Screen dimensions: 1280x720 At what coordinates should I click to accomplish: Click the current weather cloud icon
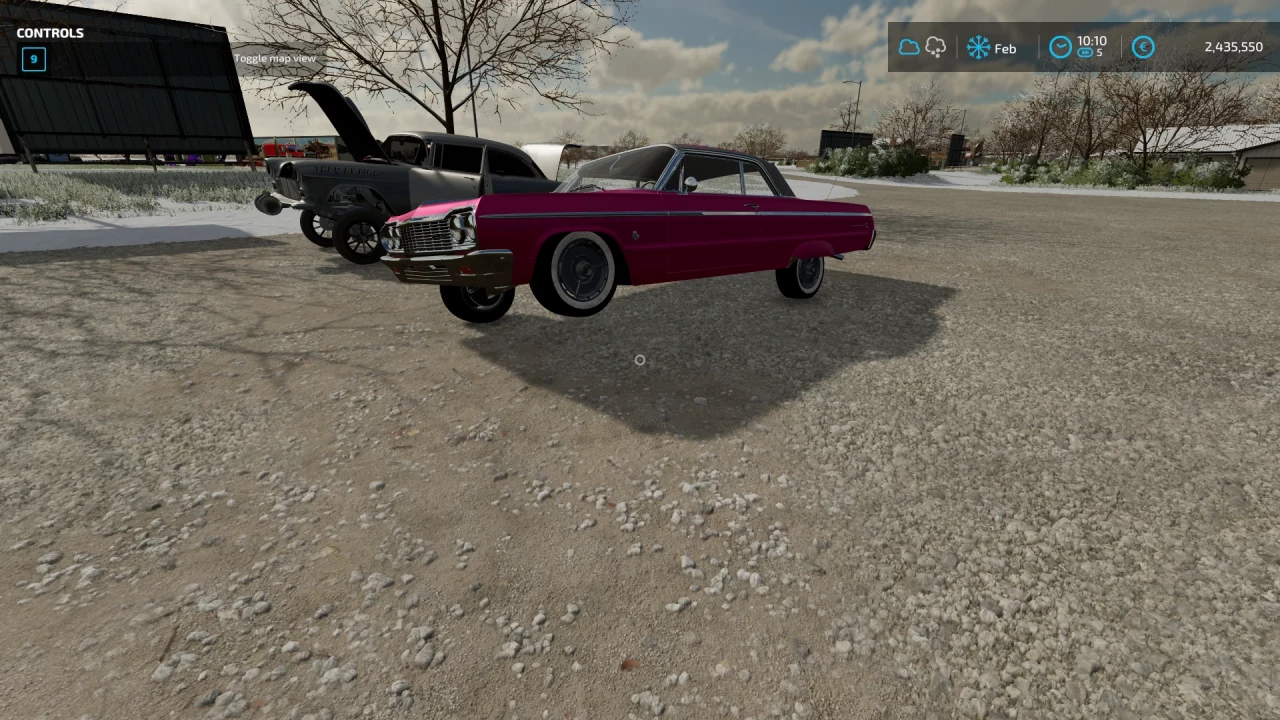tap(909, 47)
